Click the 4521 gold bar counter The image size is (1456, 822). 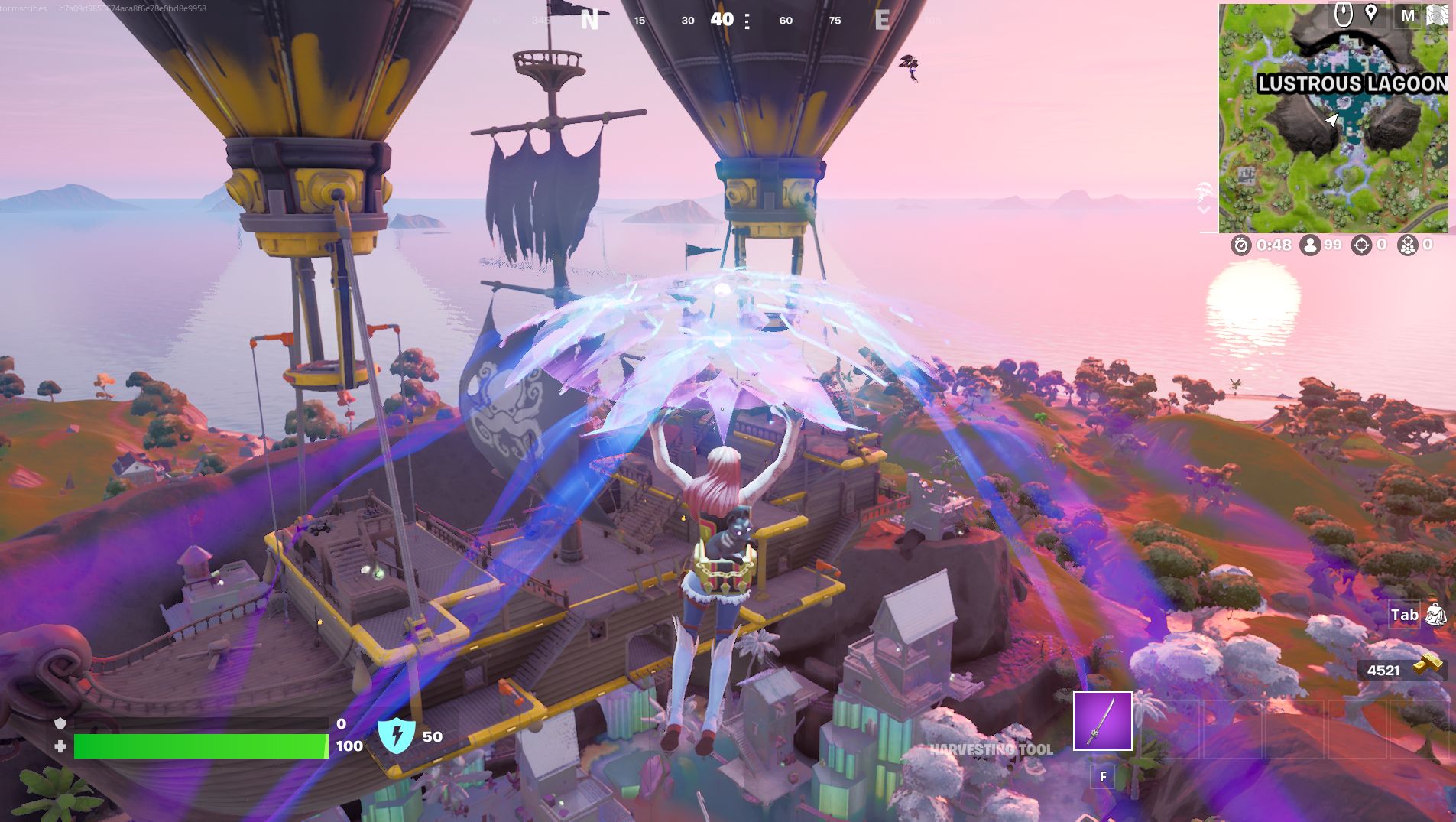(1385, 671)
